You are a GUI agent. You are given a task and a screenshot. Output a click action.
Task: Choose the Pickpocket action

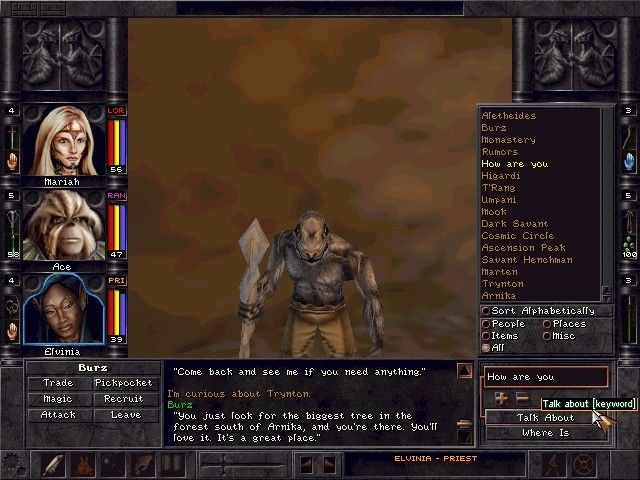[x=125, y=382]
